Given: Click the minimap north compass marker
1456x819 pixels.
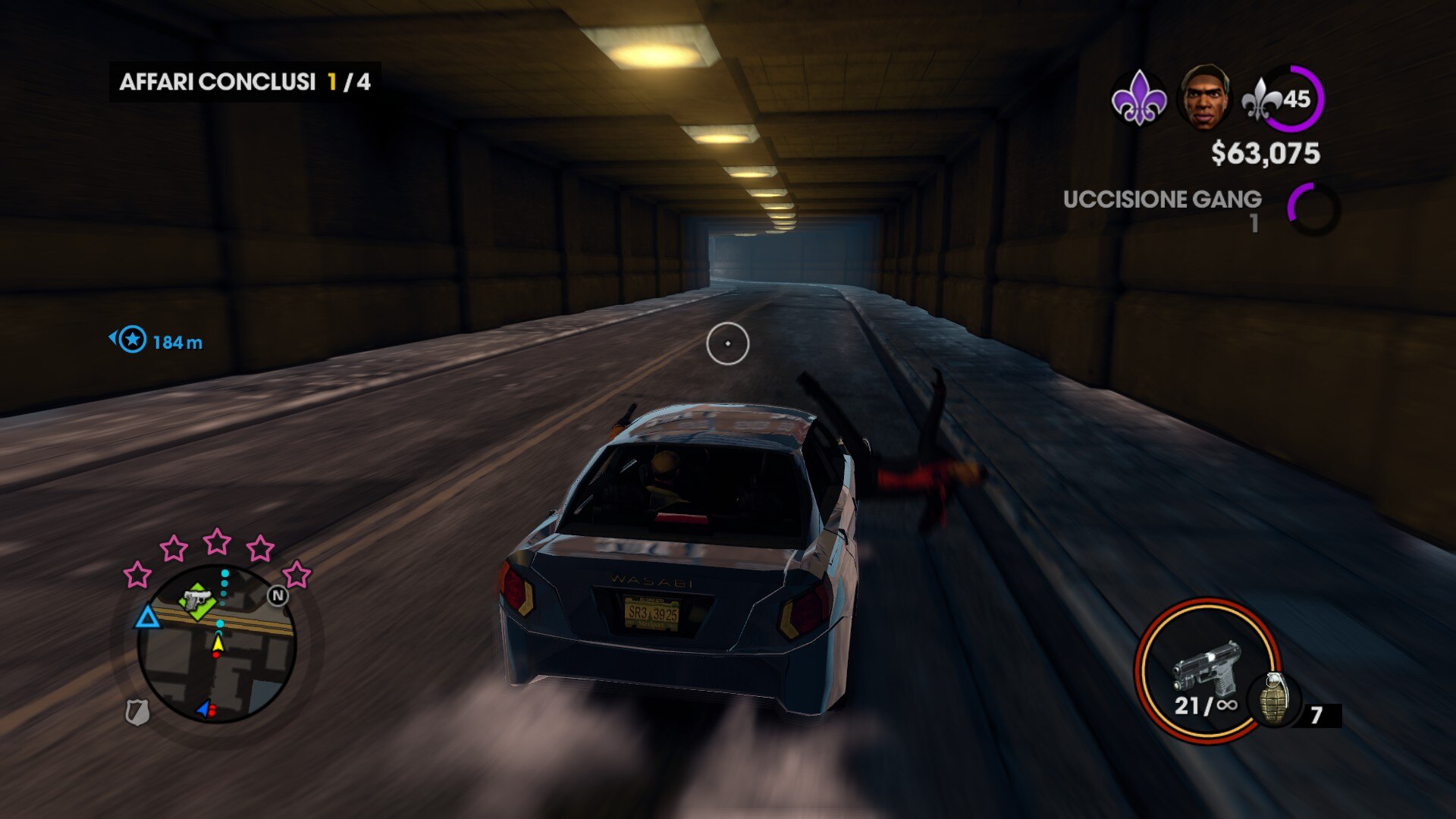Looking at the screenshot, I should pyautogui.click(x=278, y=596).
